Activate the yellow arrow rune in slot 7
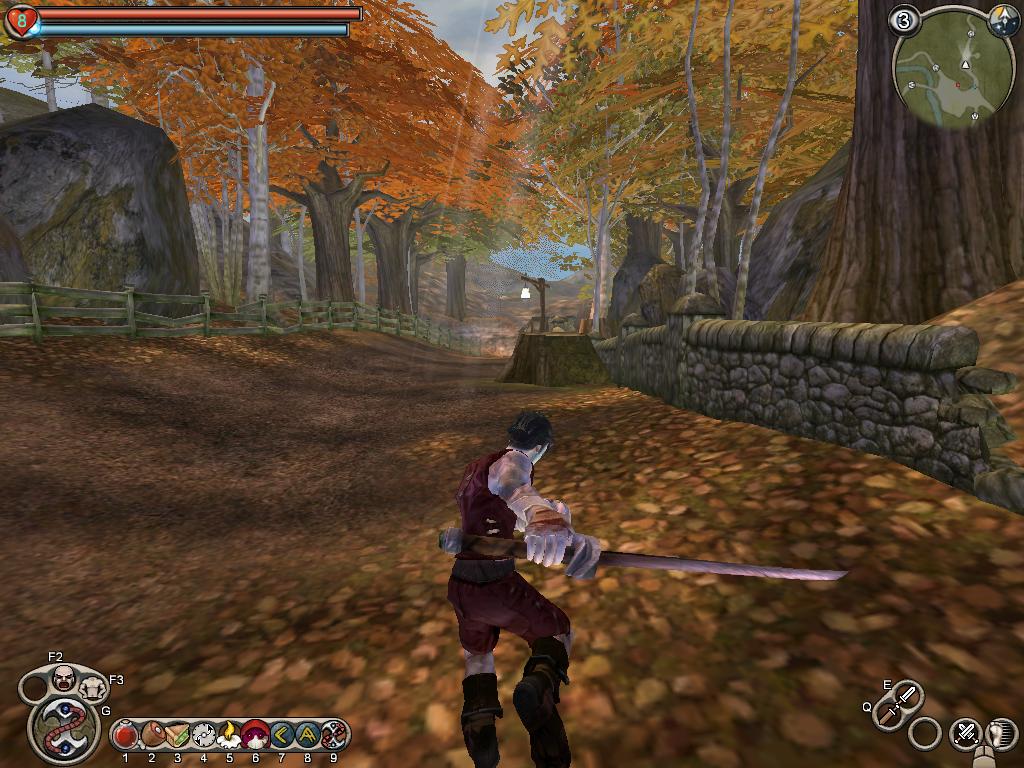 point(281,736)
